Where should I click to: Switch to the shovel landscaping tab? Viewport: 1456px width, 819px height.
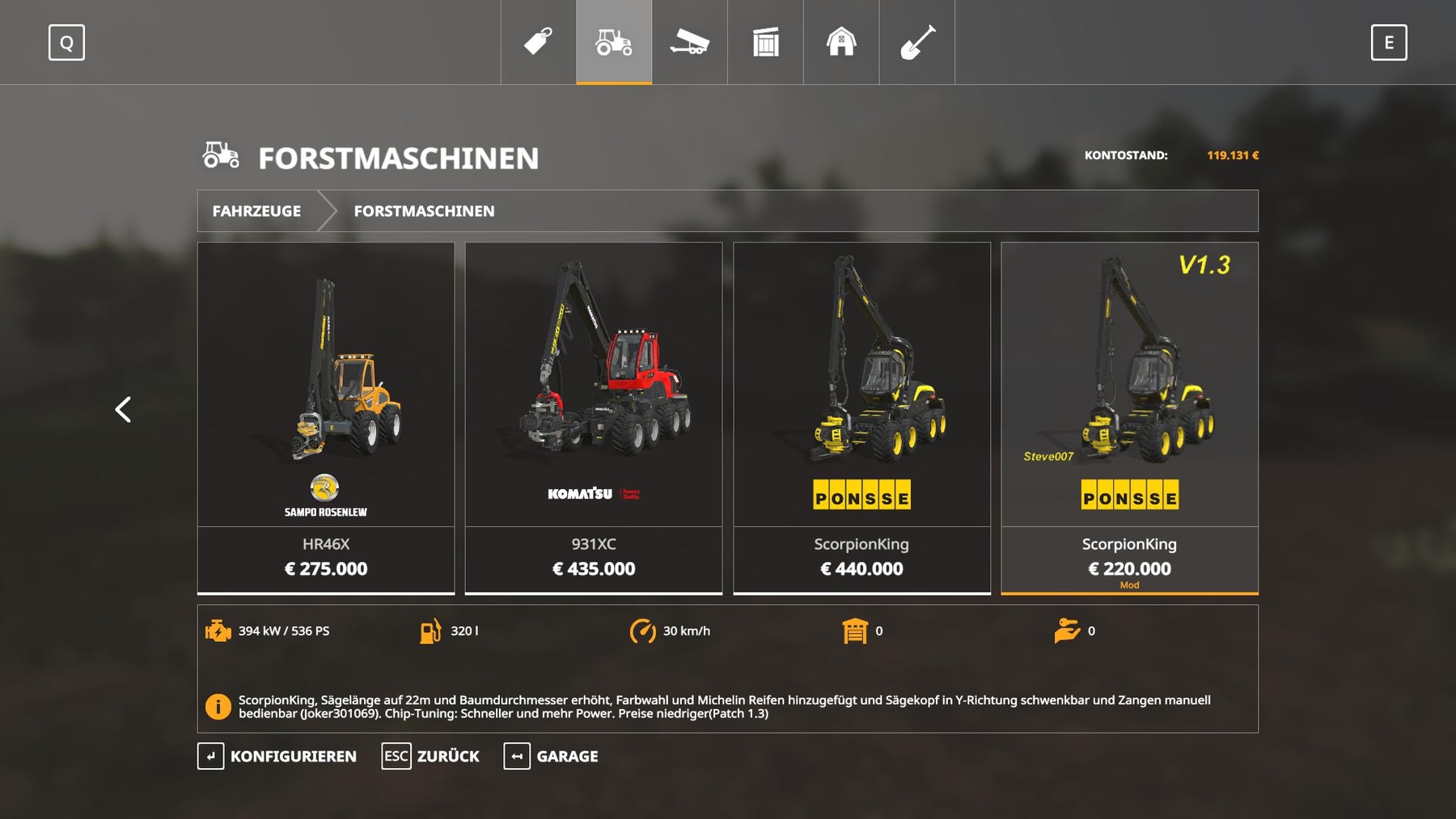pyautogui.click(x=917, y=42)
